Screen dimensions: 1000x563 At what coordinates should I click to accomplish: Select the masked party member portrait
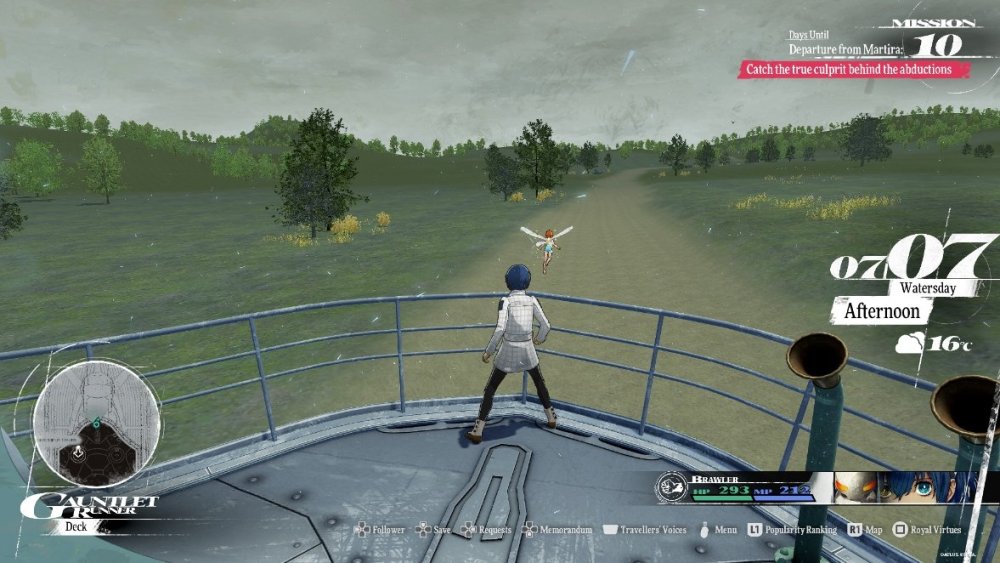[x=855, y=488]
